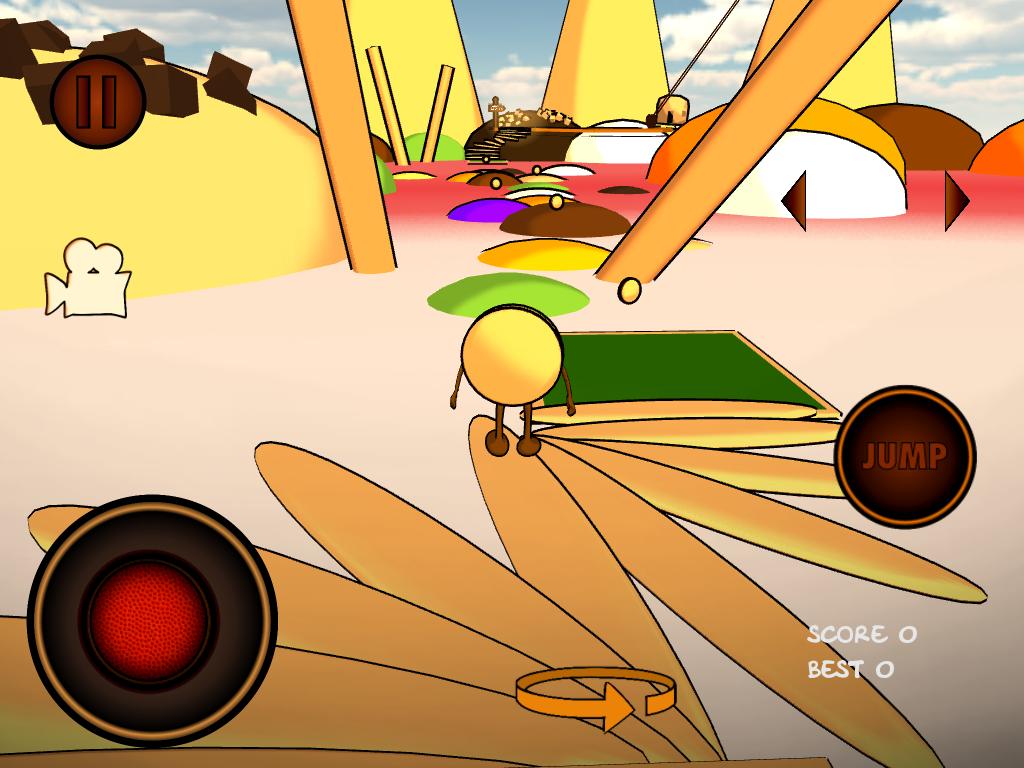Tap the red virtual joystick knob

pyautogui.click(x=150, y=620)
